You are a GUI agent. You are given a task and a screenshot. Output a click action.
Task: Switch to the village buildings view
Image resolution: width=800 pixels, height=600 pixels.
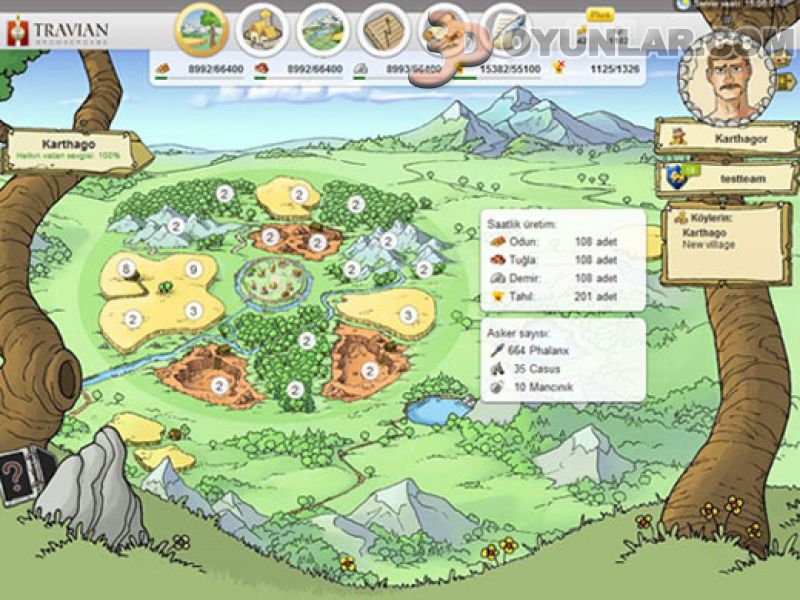[x=263, y=30]
